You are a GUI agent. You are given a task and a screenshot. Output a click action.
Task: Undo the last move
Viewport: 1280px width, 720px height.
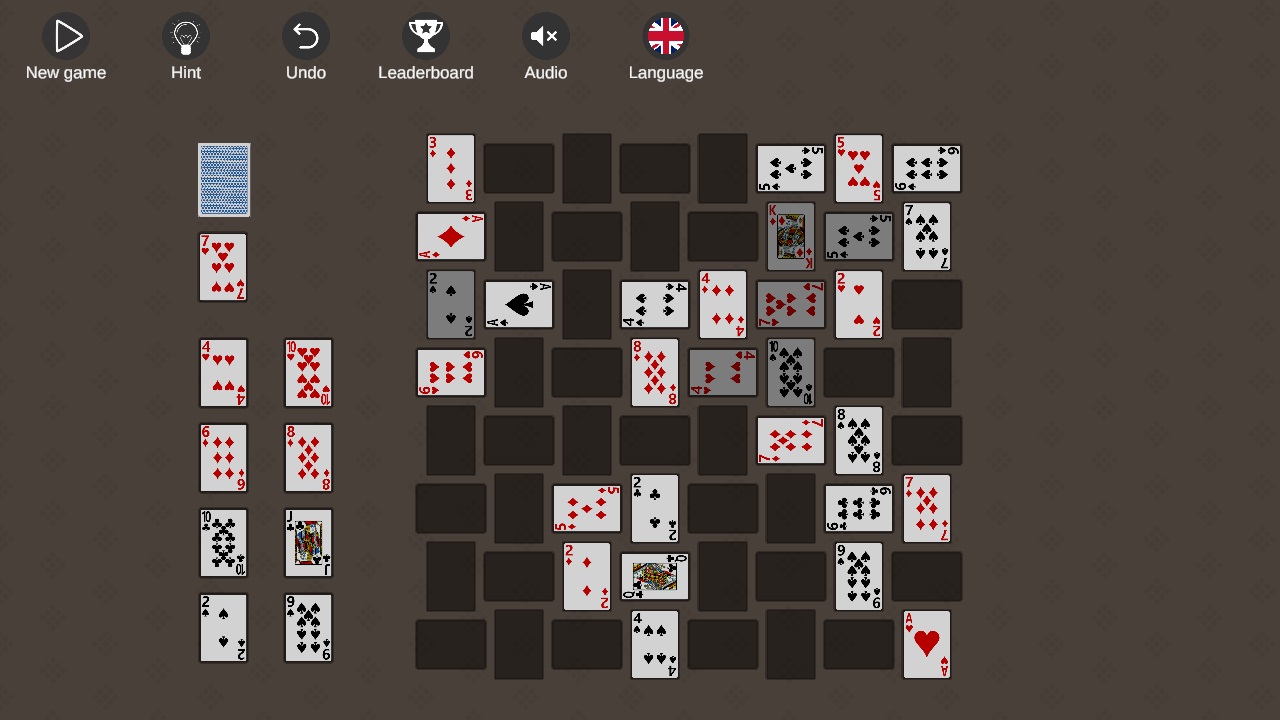(x=306, y=37)
